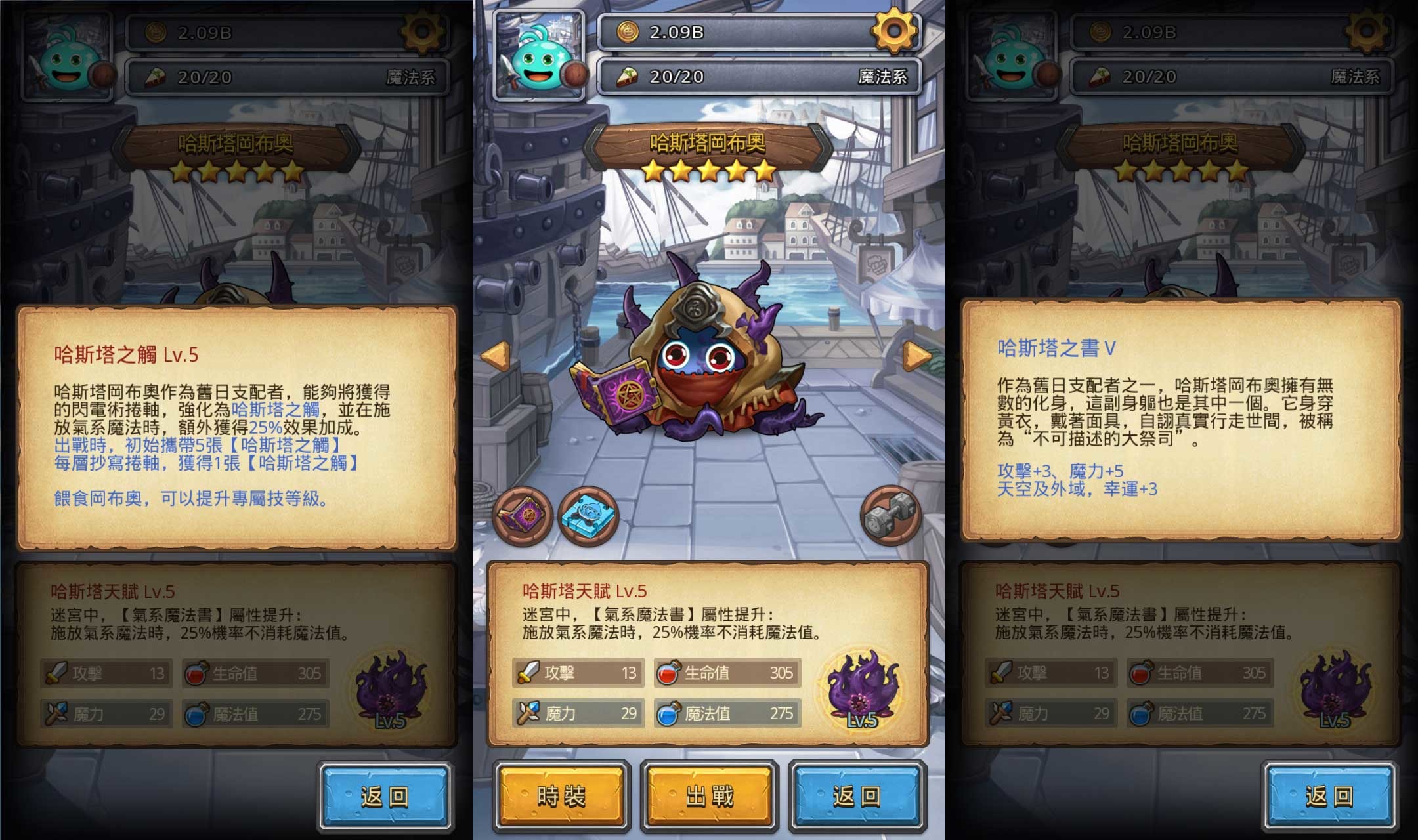
Task: Tap the 哈斯塔岡布奧 name banner
Action: pyautogui.click(x=709, y=140)
